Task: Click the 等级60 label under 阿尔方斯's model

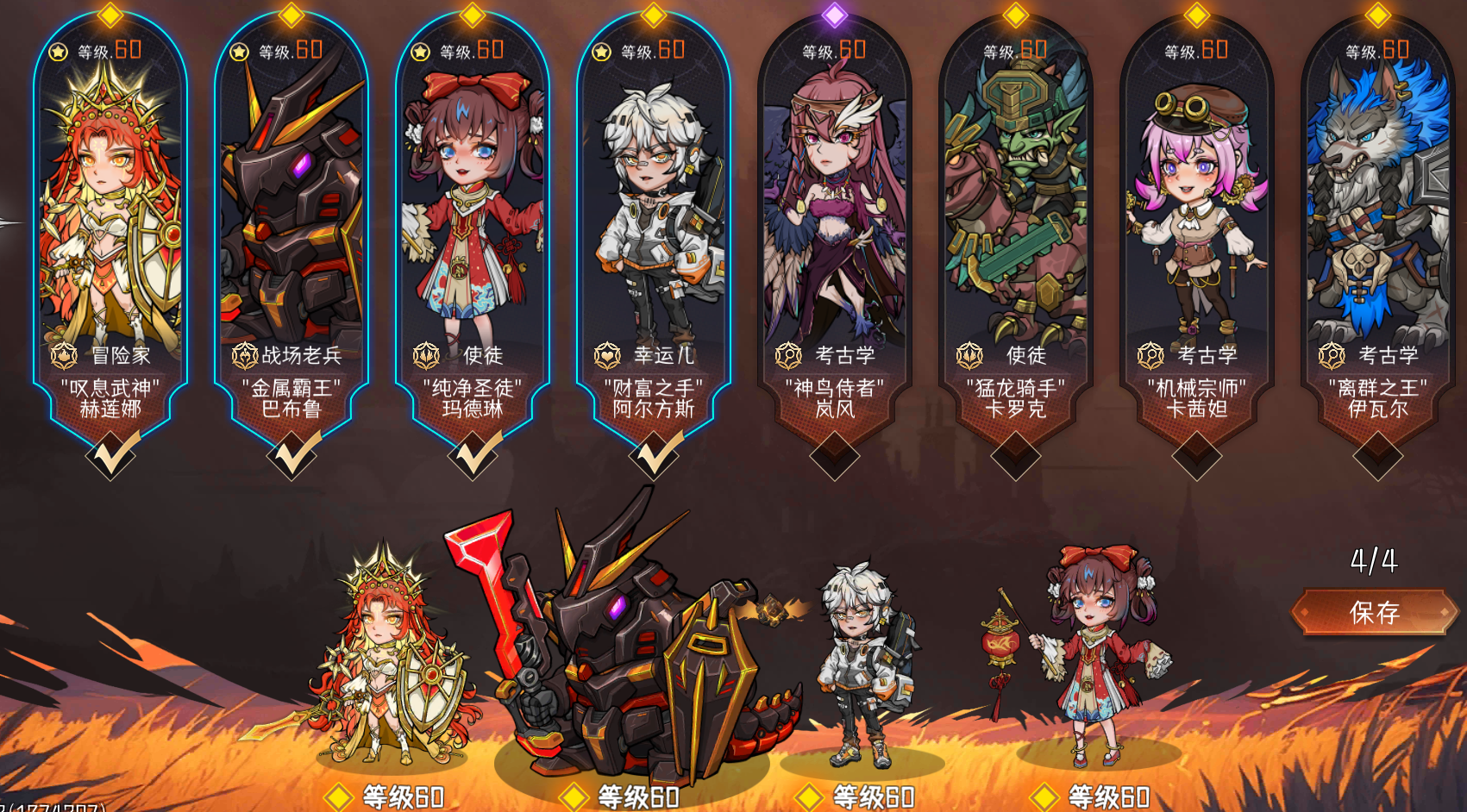Action: [x=874, y=797]
